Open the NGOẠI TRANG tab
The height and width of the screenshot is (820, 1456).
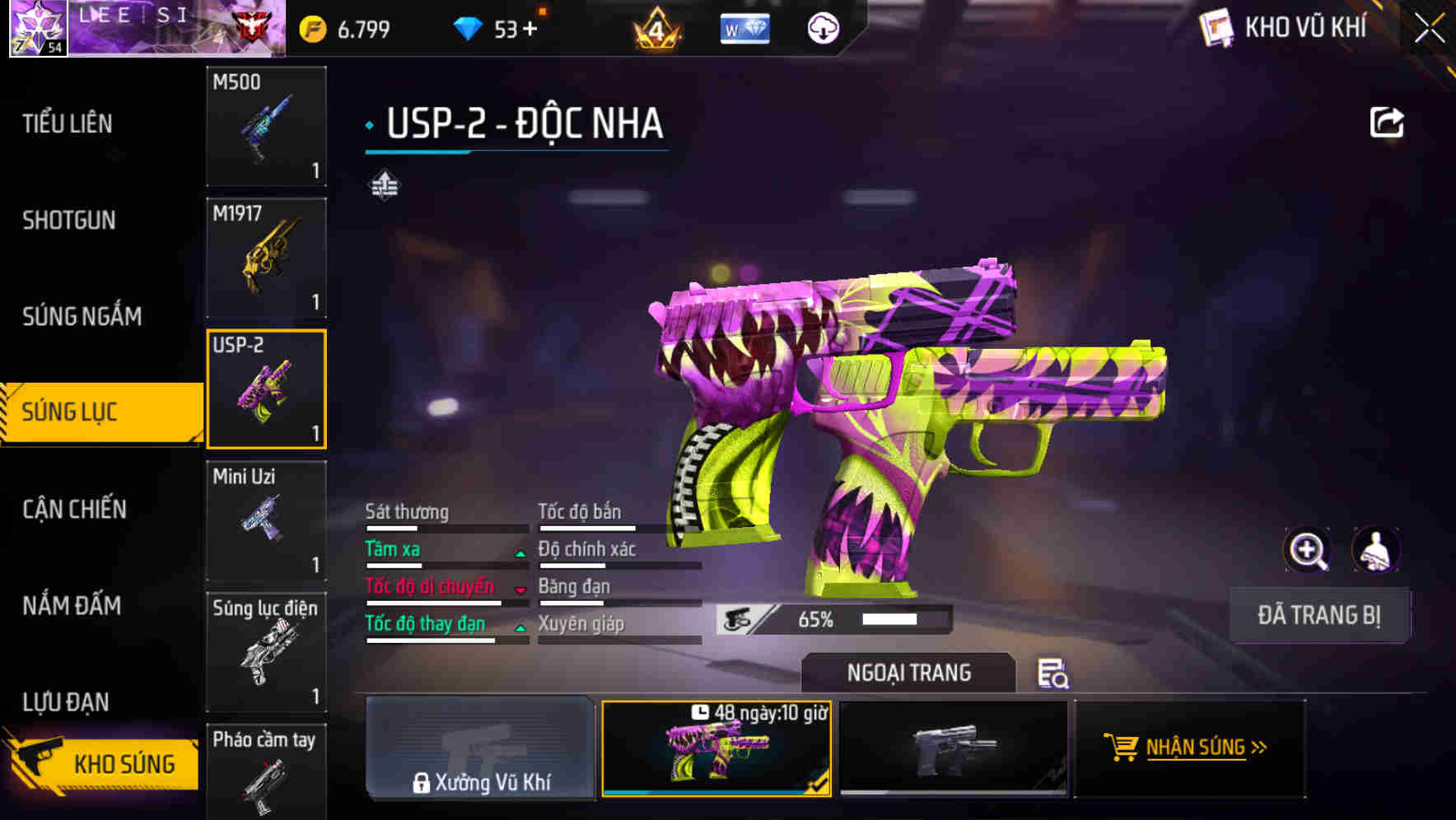908,672
